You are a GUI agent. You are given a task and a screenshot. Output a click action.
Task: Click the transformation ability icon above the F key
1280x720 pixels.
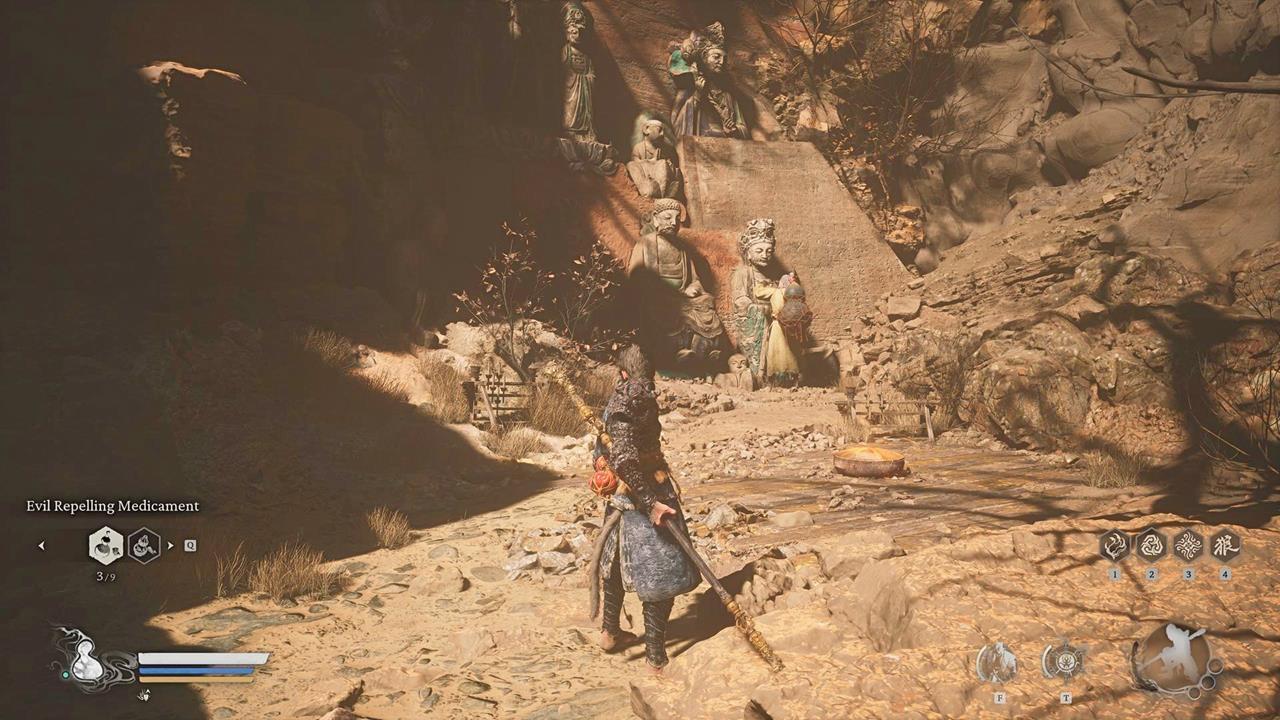pyautogui.click(x=999, y=662)
